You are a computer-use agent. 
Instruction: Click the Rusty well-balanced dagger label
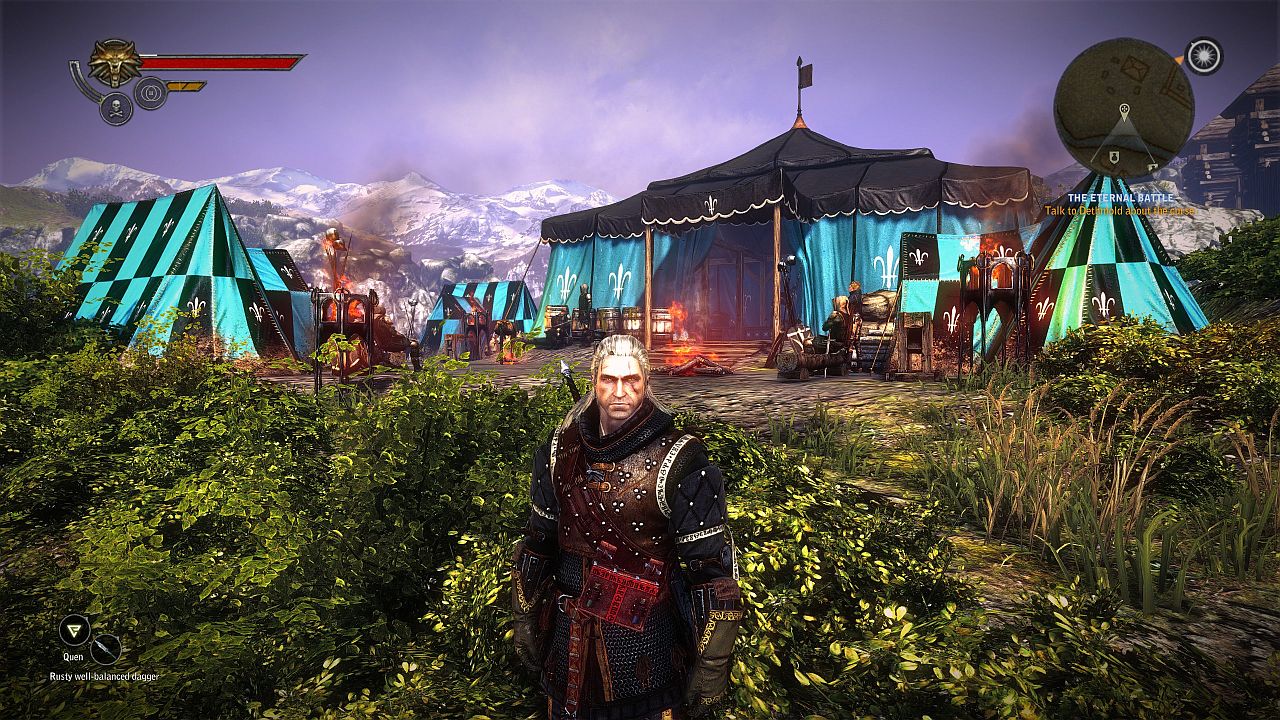pyautogui.click(x=104, y=677)
